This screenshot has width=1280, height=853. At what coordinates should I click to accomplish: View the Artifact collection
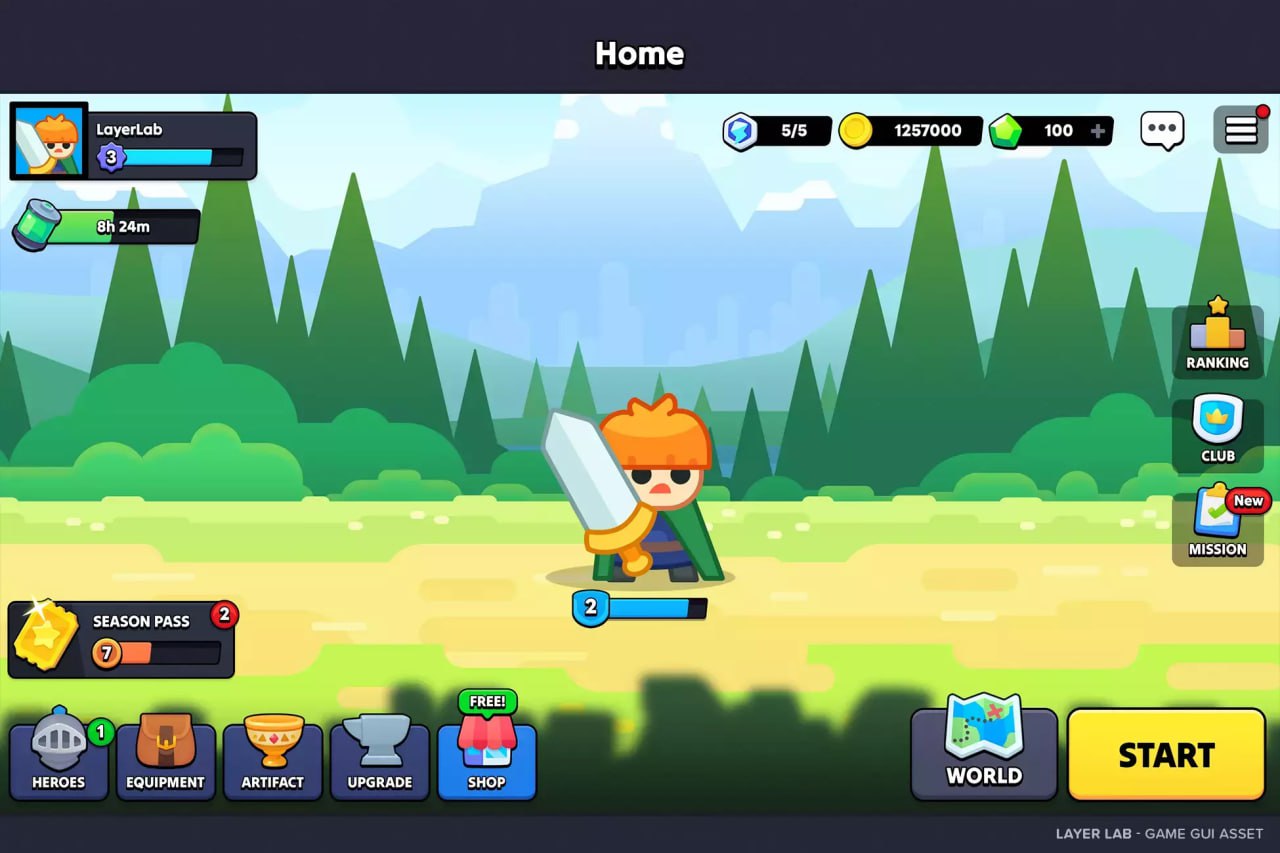click(273, 745)
